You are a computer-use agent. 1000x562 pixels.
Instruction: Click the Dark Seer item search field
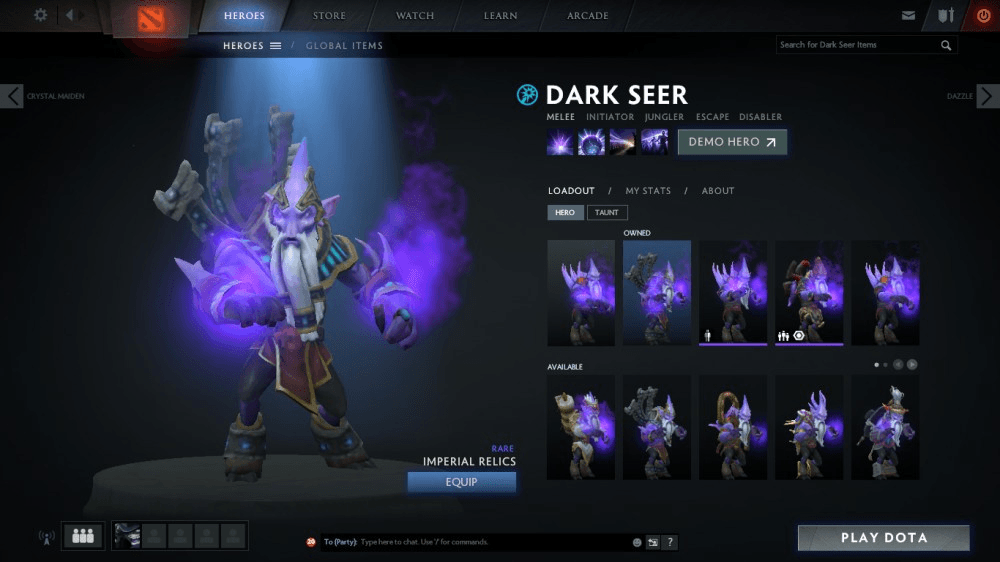coord(857,45)
